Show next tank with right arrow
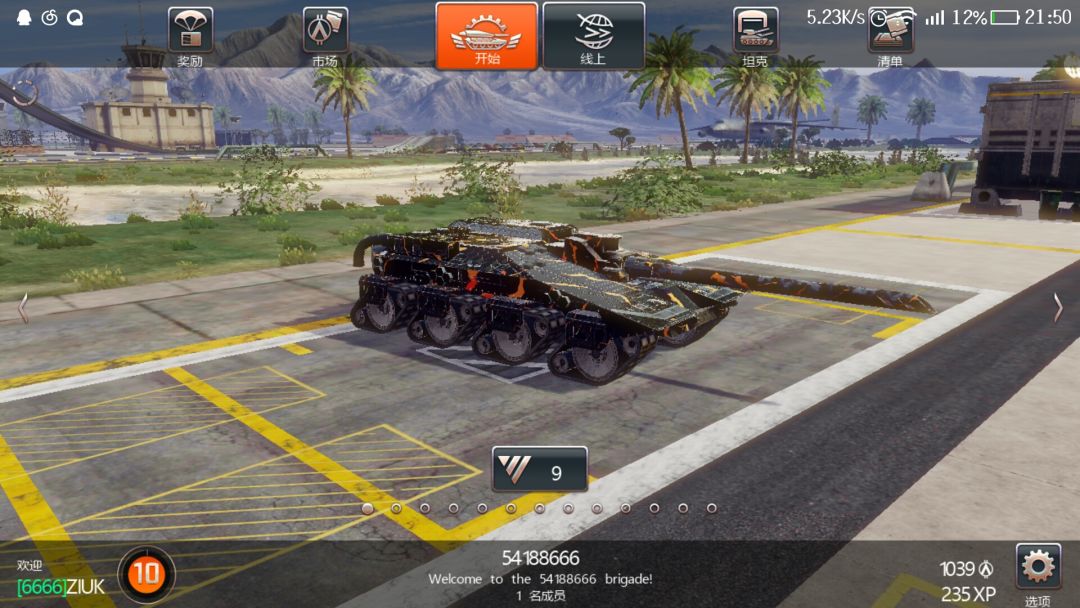The width and height of the screenshot is (1080, 608). [1057, 308]
